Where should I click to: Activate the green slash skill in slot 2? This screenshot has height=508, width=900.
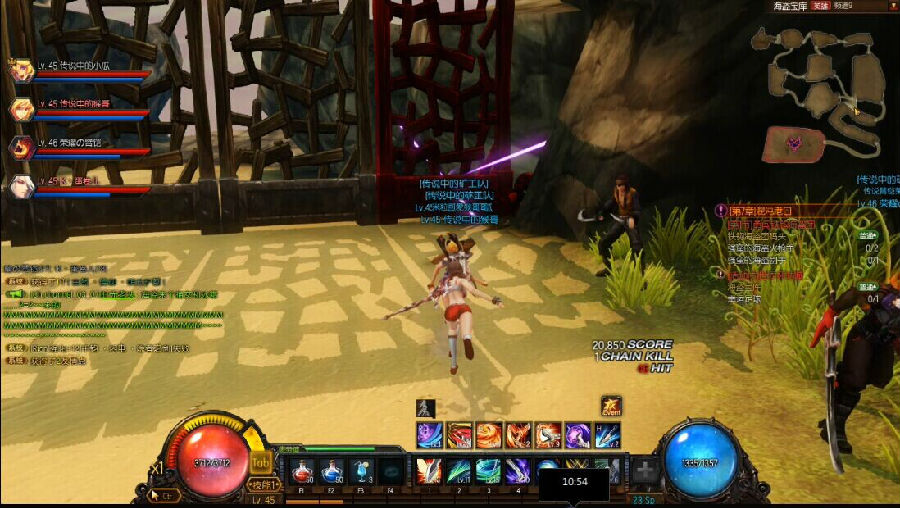point(458,470)
